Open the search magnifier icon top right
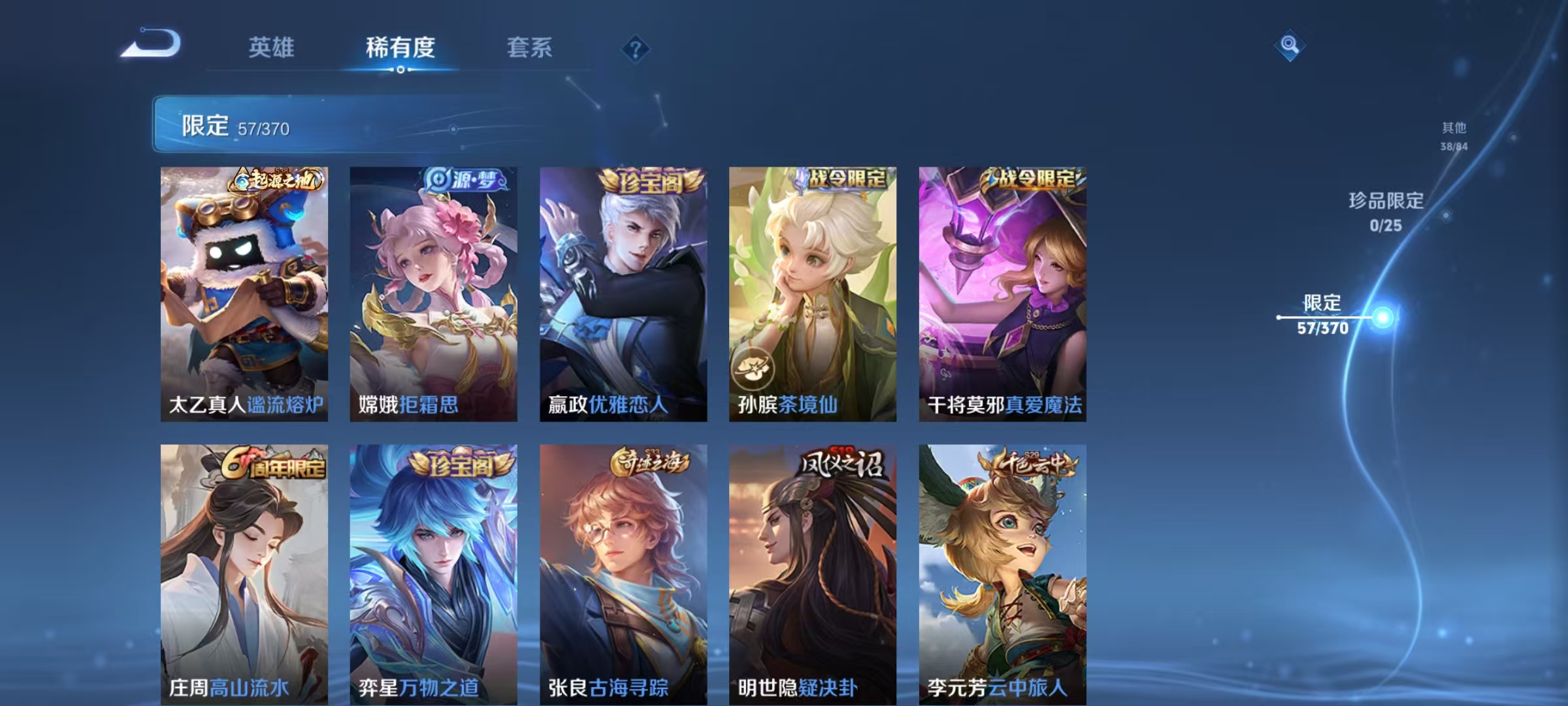1568x706 pixels. pyautogui.click(x=1290, y=46)
